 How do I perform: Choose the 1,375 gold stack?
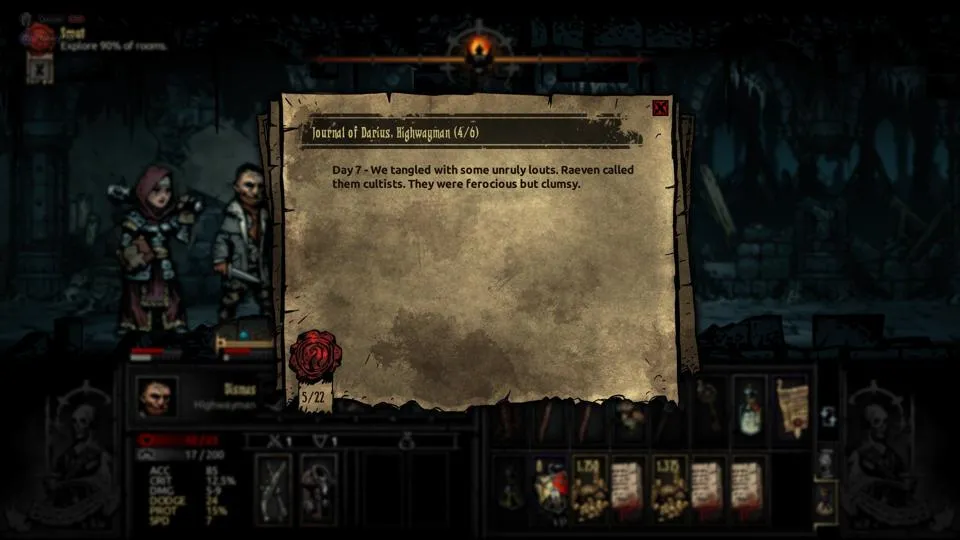point(669,489)
